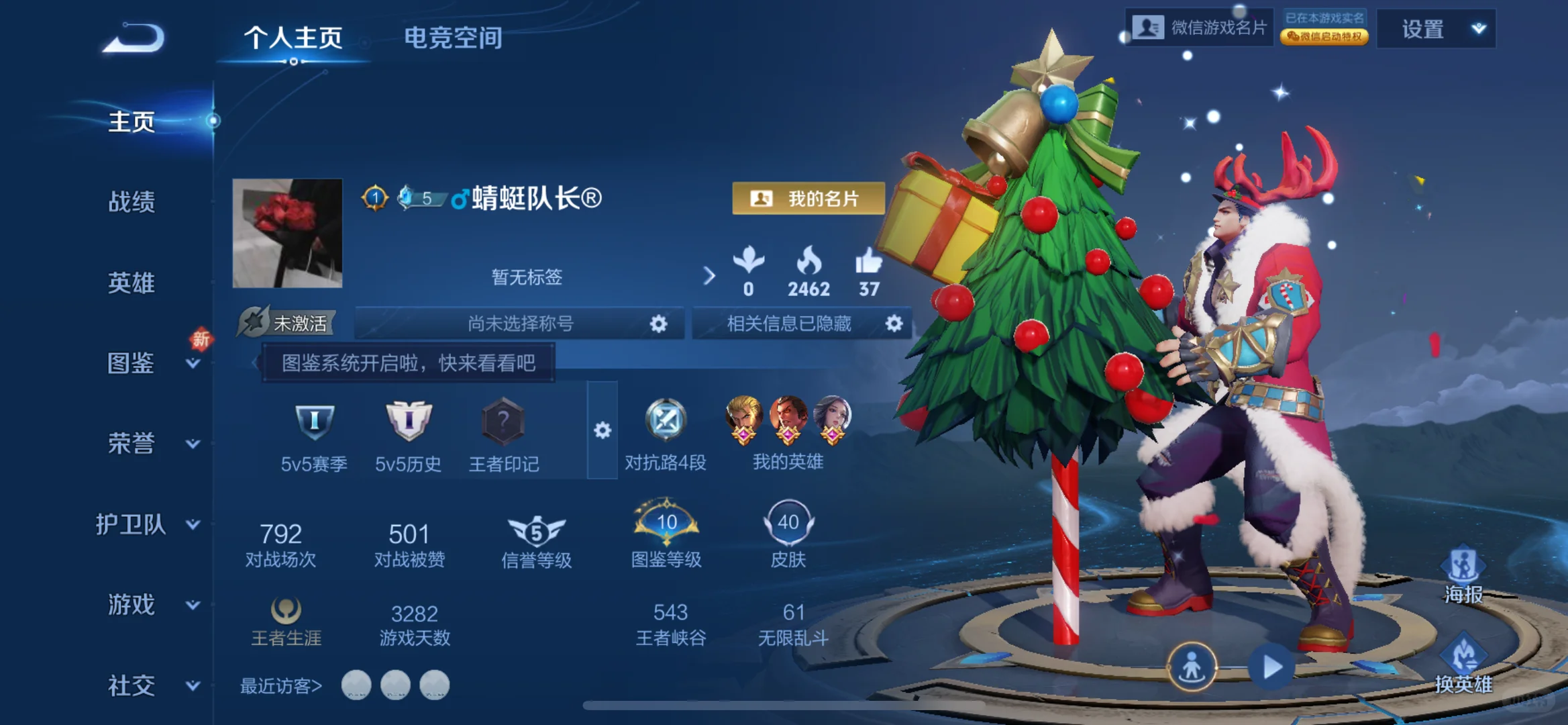Select 战绩 in the left sidebar

click(132, 201)
